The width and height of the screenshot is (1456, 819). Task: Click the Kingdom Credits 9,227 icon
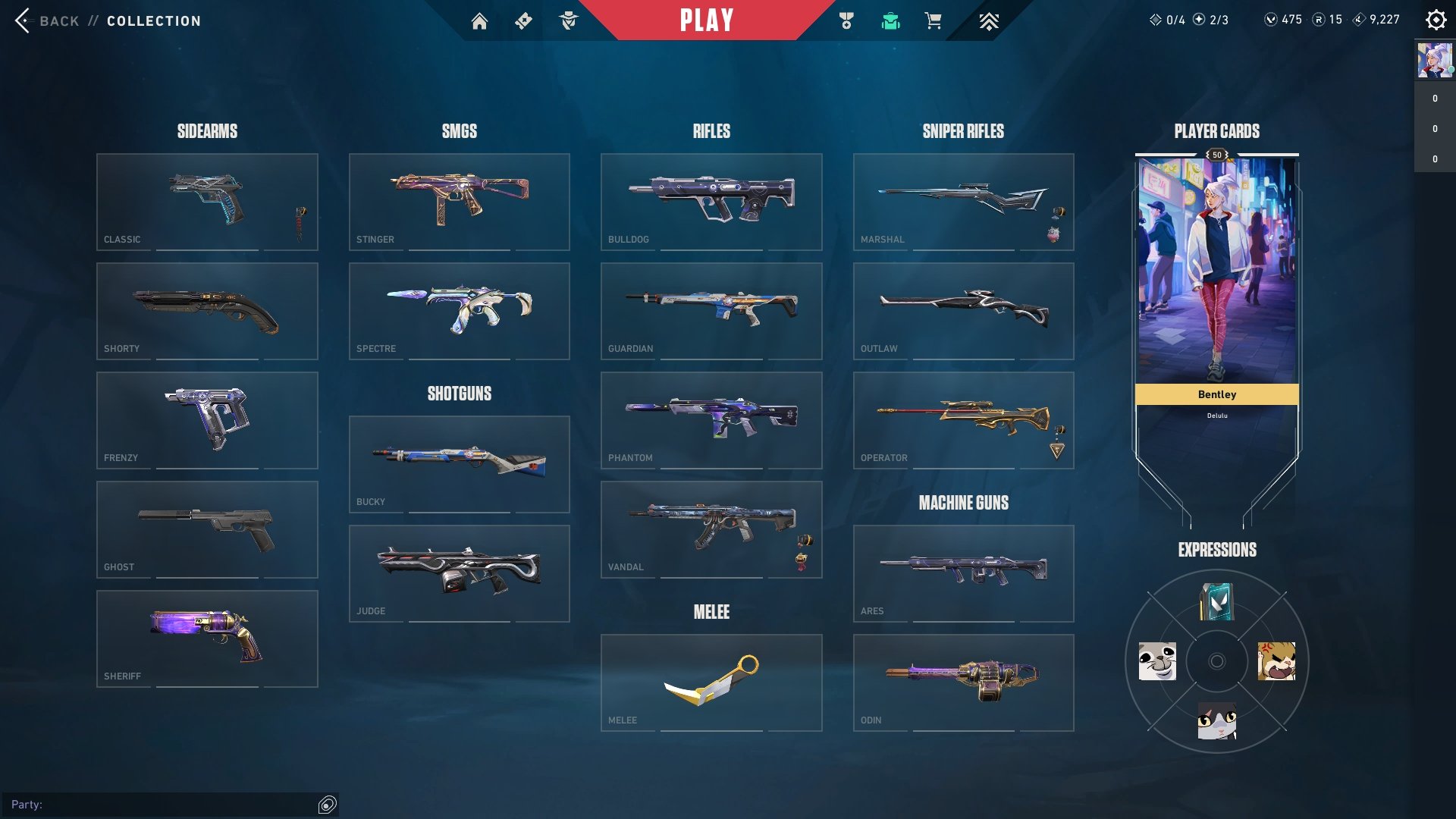click(1360, 19)
